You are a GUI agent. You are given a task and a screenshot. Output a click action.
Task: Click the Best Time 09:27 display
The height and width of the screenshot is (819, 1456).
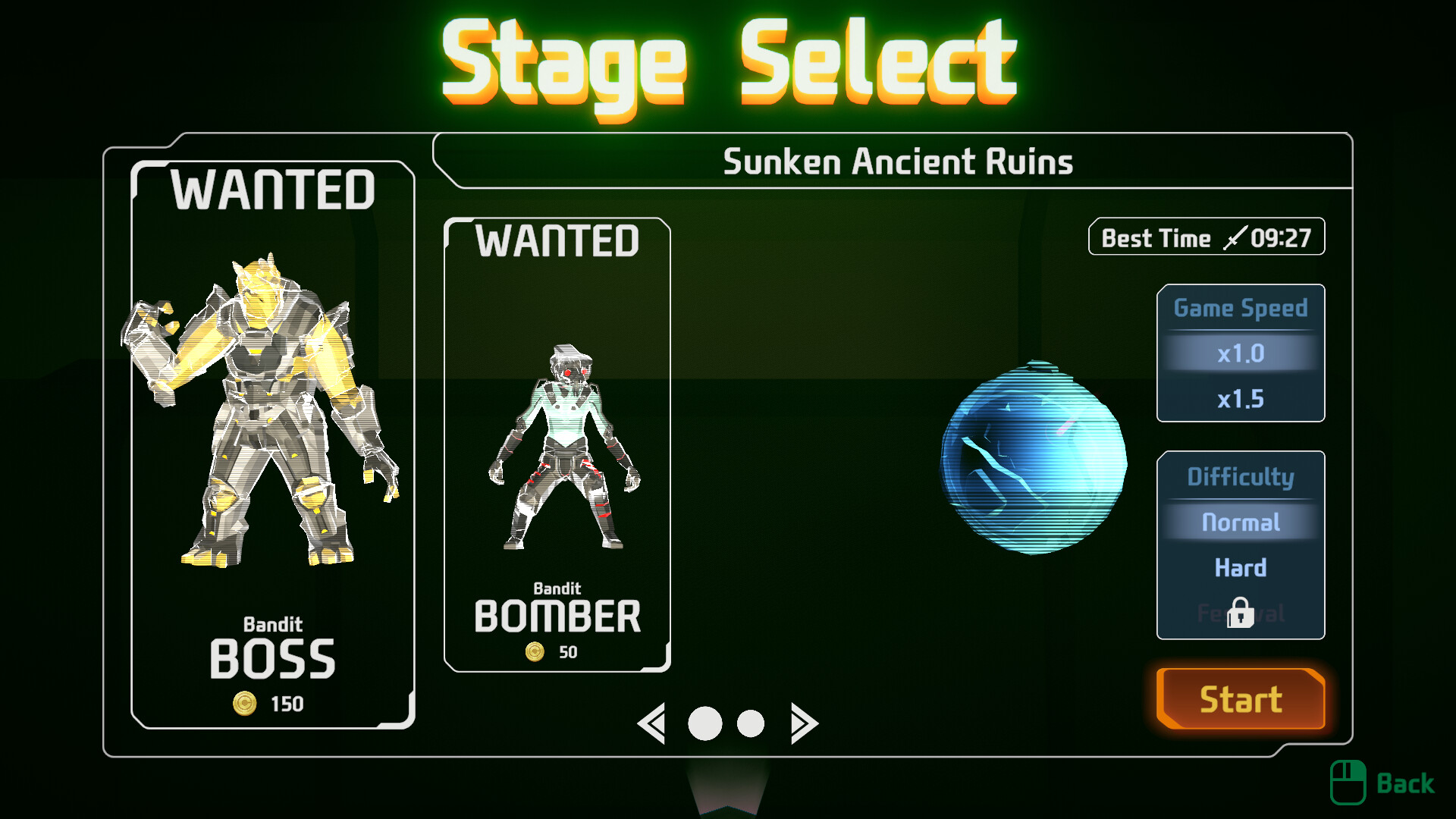1207,237
